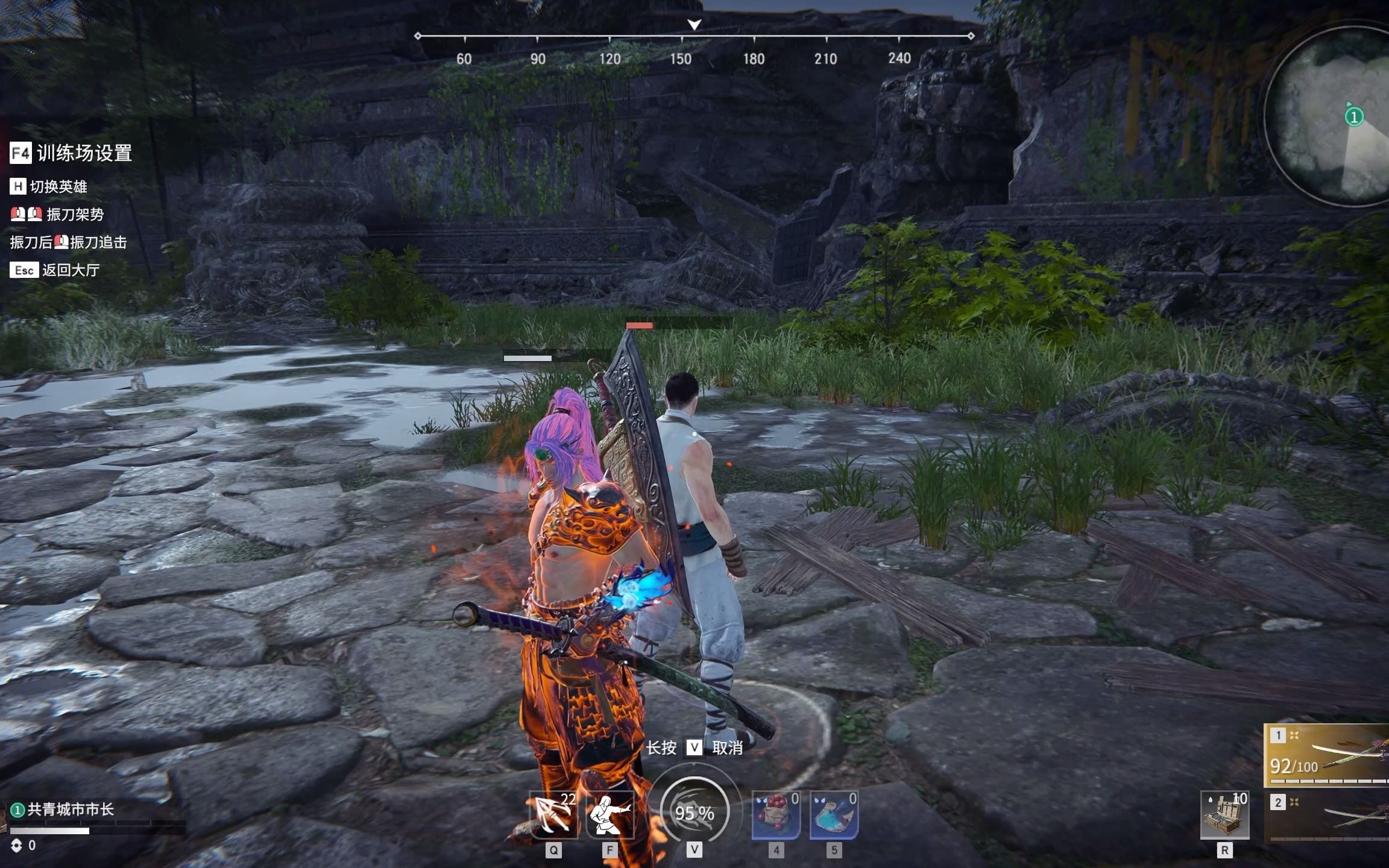The height and width of the screenshot is (868, 1389).
Task: Open the 训练场设置 training ground settings
Action: [x=72, y=153]
